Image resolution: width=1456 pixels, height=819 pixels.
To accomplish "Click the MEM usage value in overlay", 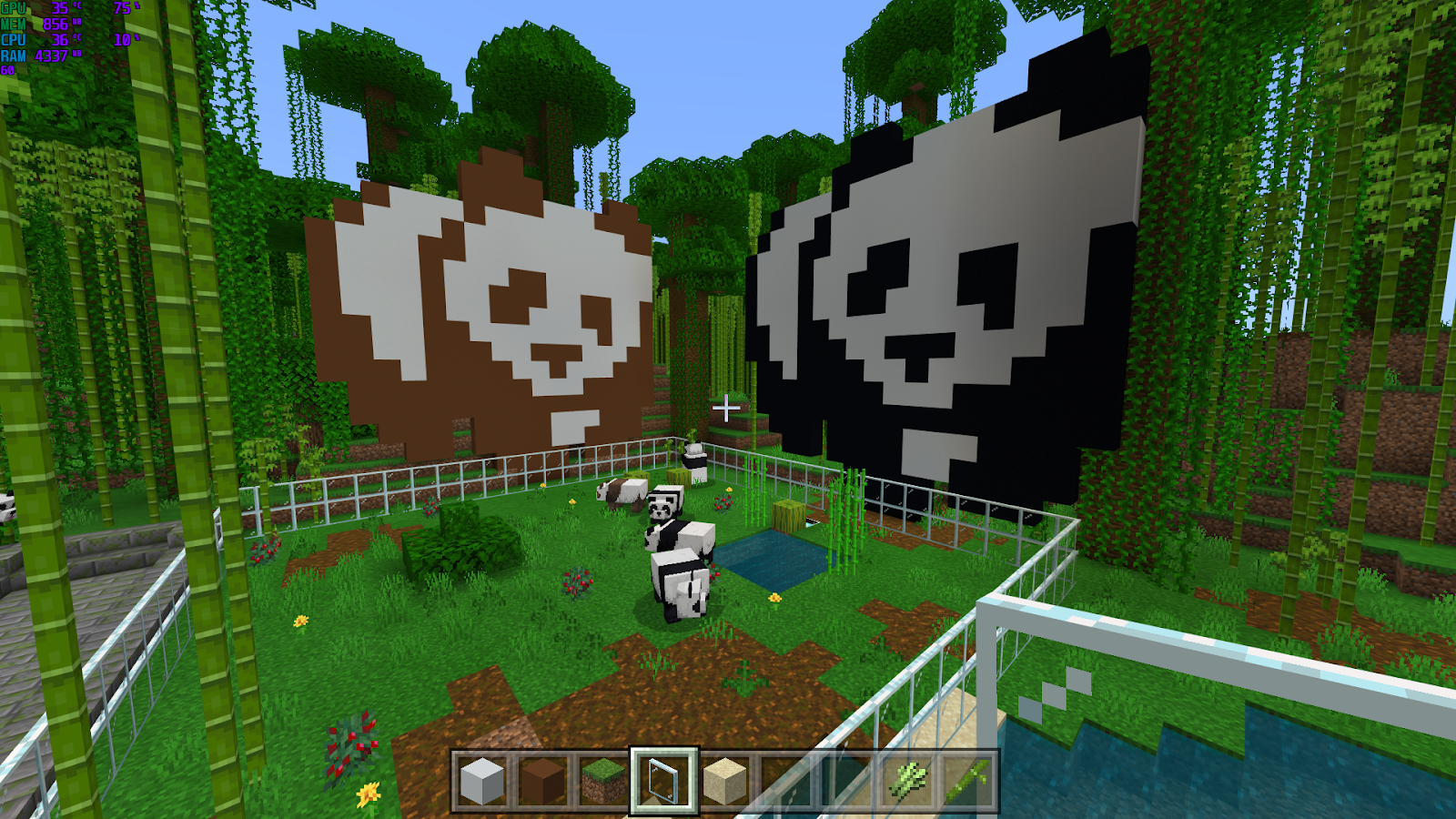I will coord(55,24).
